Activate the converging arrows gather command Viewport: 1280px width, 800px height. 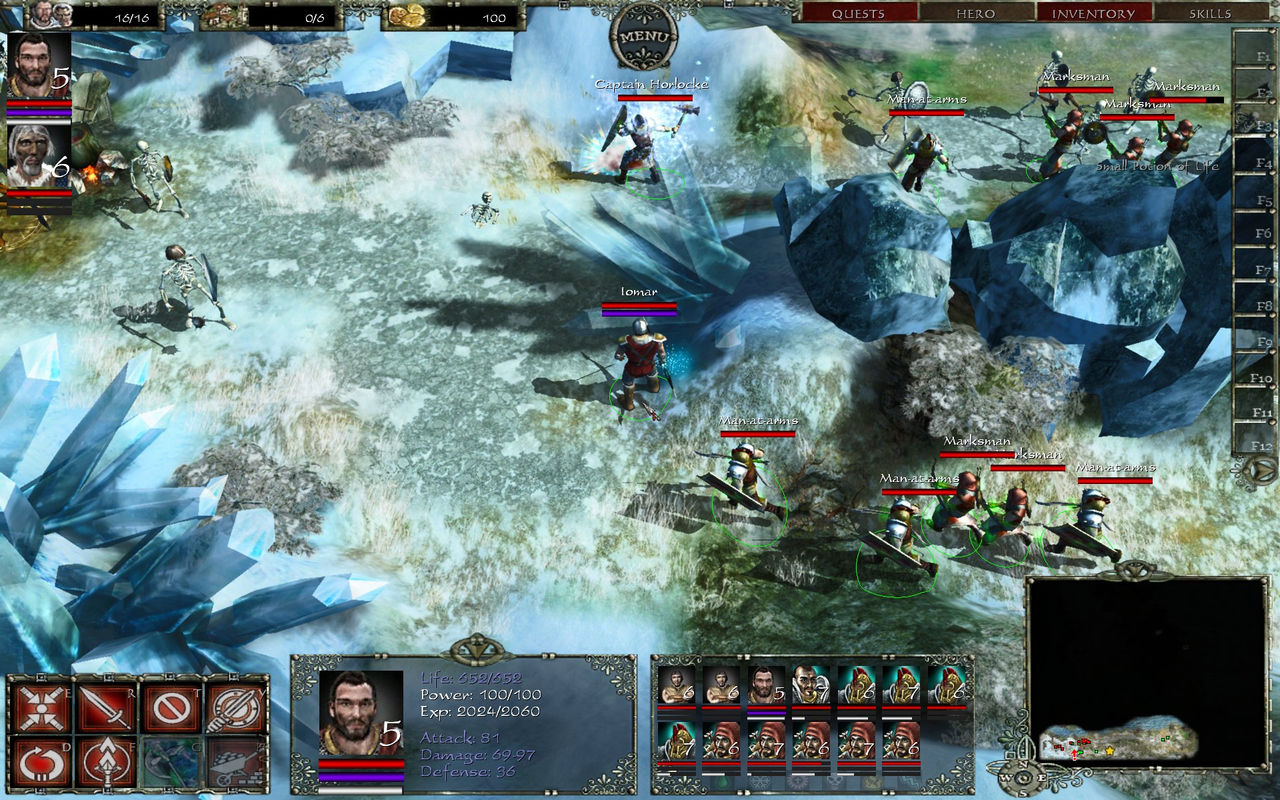(43, 708)
